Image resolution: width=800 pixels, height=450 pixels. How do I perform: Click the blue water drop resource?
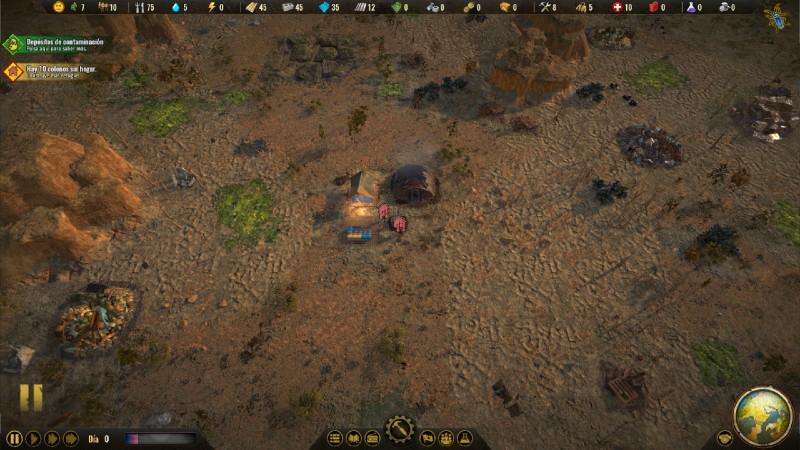coord(176,7)
